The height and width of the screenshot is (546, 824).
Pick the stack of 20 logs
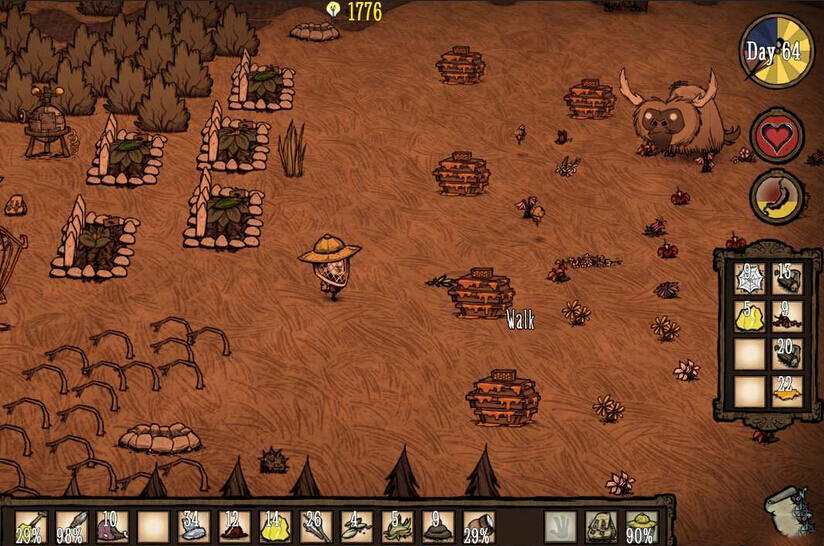pos(787,353)
